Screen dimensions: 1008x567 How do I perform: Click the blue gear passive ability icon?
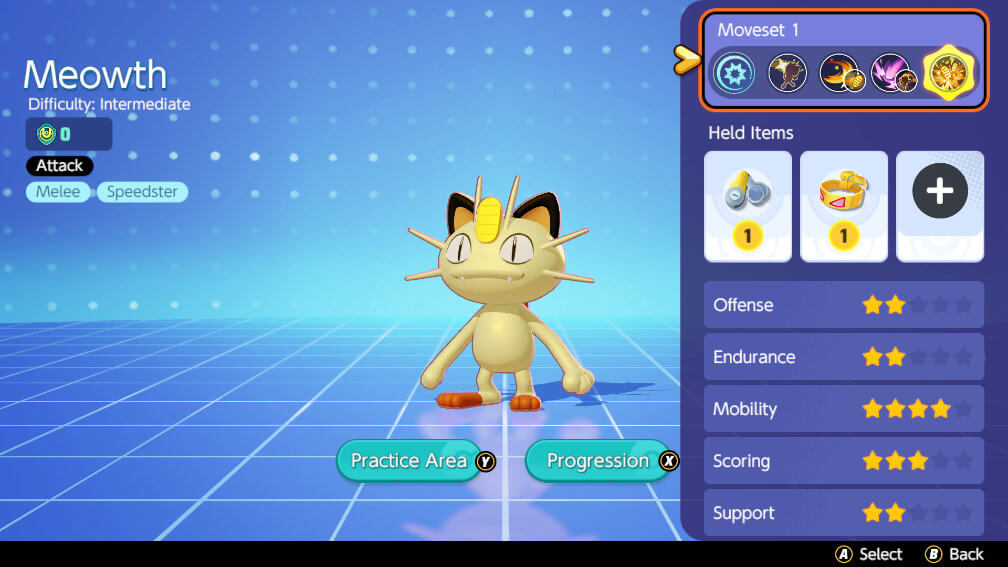[734, 74]
